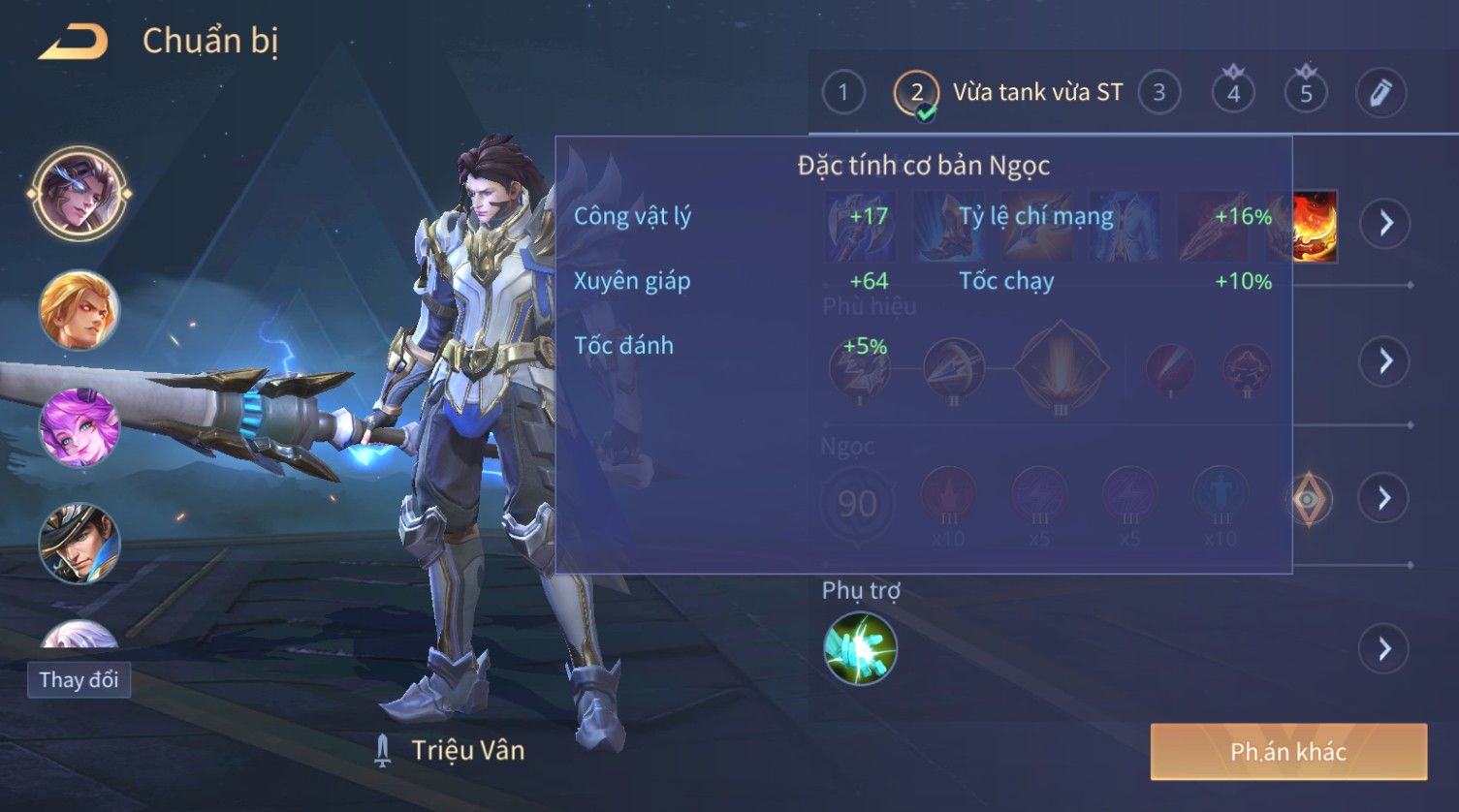
Task: Select the green Phụ trợ support spell icon
Action: [860, 648]
